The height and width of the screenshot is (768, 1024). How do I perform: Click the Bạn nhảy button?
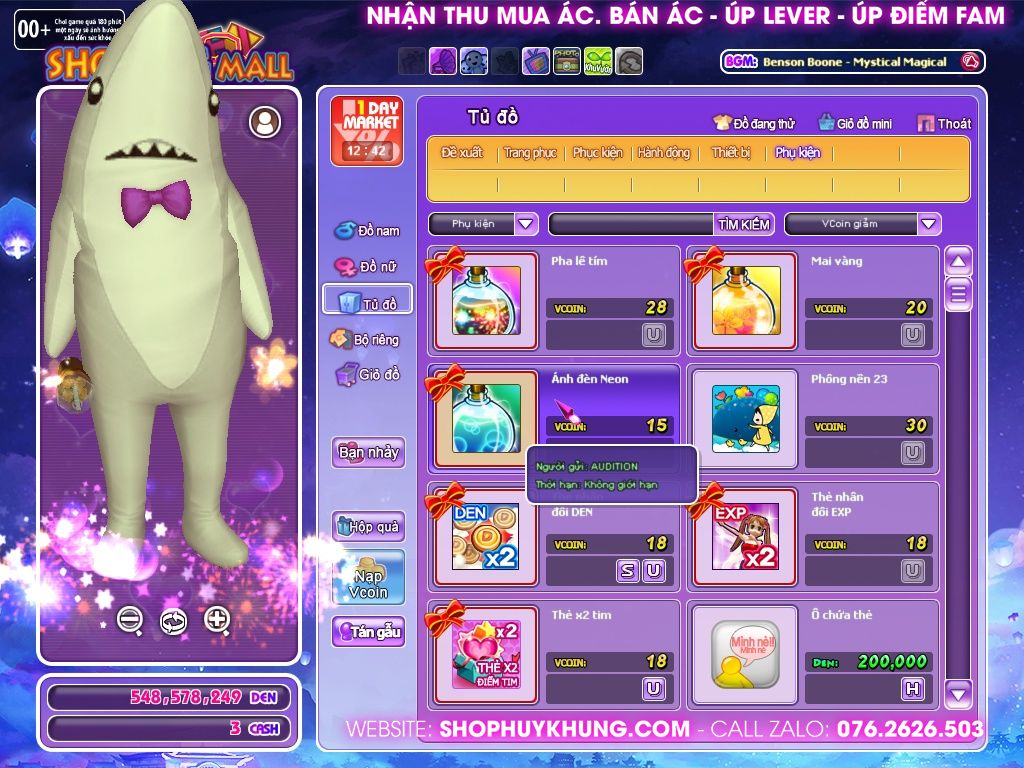click(x=368, y=452)
